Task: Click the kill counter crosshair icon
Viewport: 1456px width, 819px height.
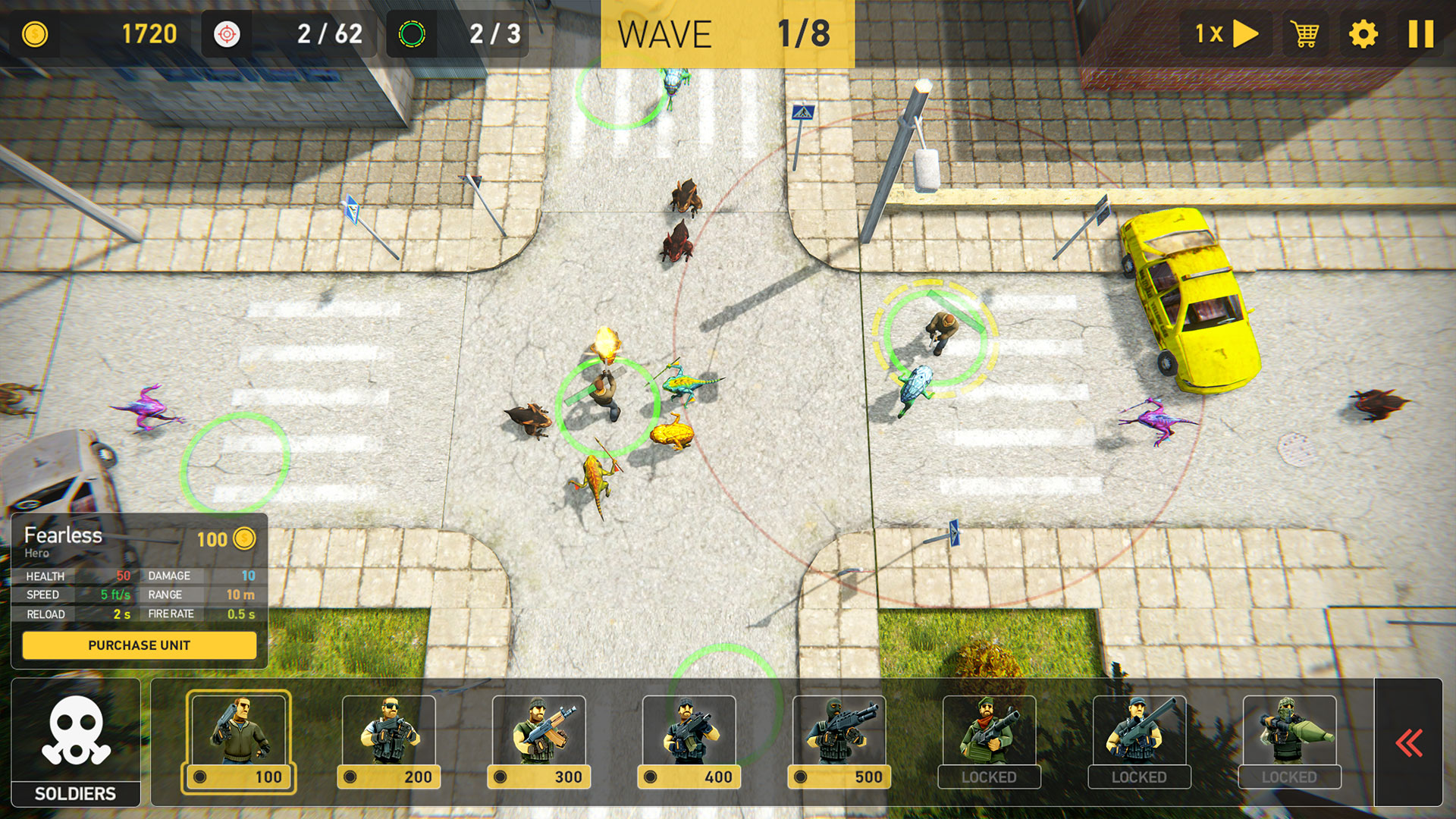Action: coord(226,33)
